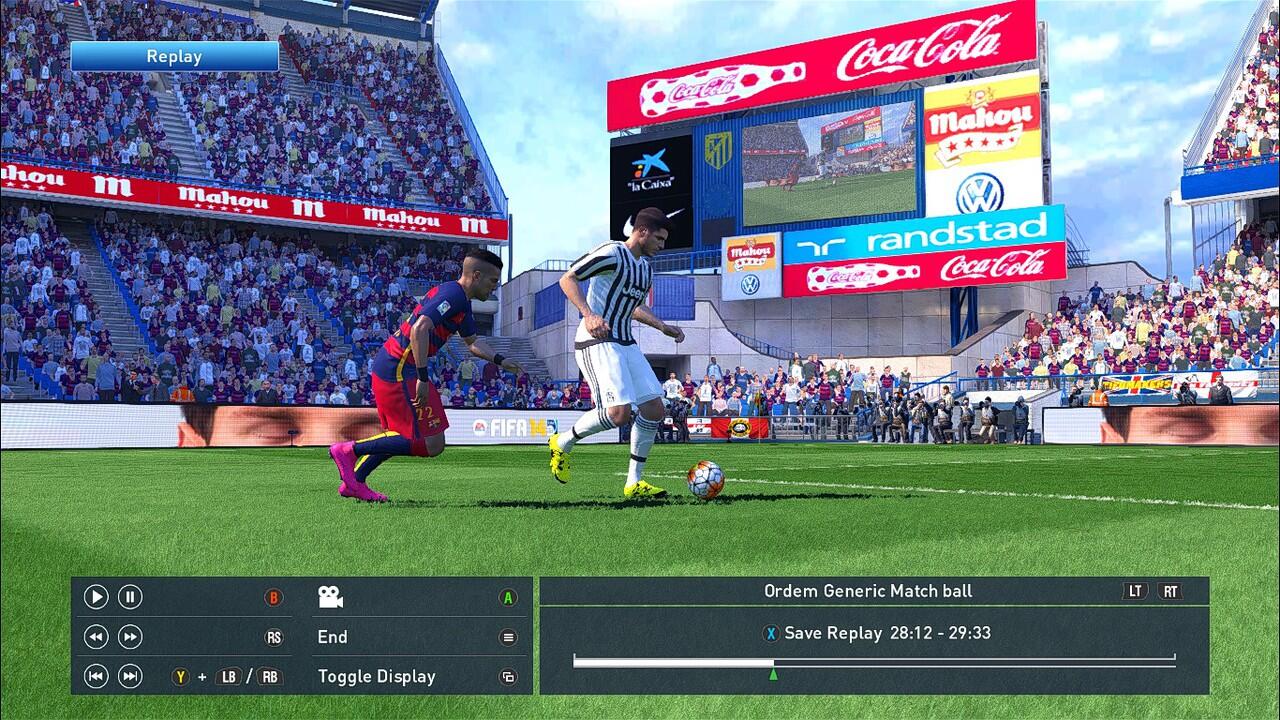The image size is (1280, 720).
Task: Skip back to the previous replay segment
Action: pos(96,676)
